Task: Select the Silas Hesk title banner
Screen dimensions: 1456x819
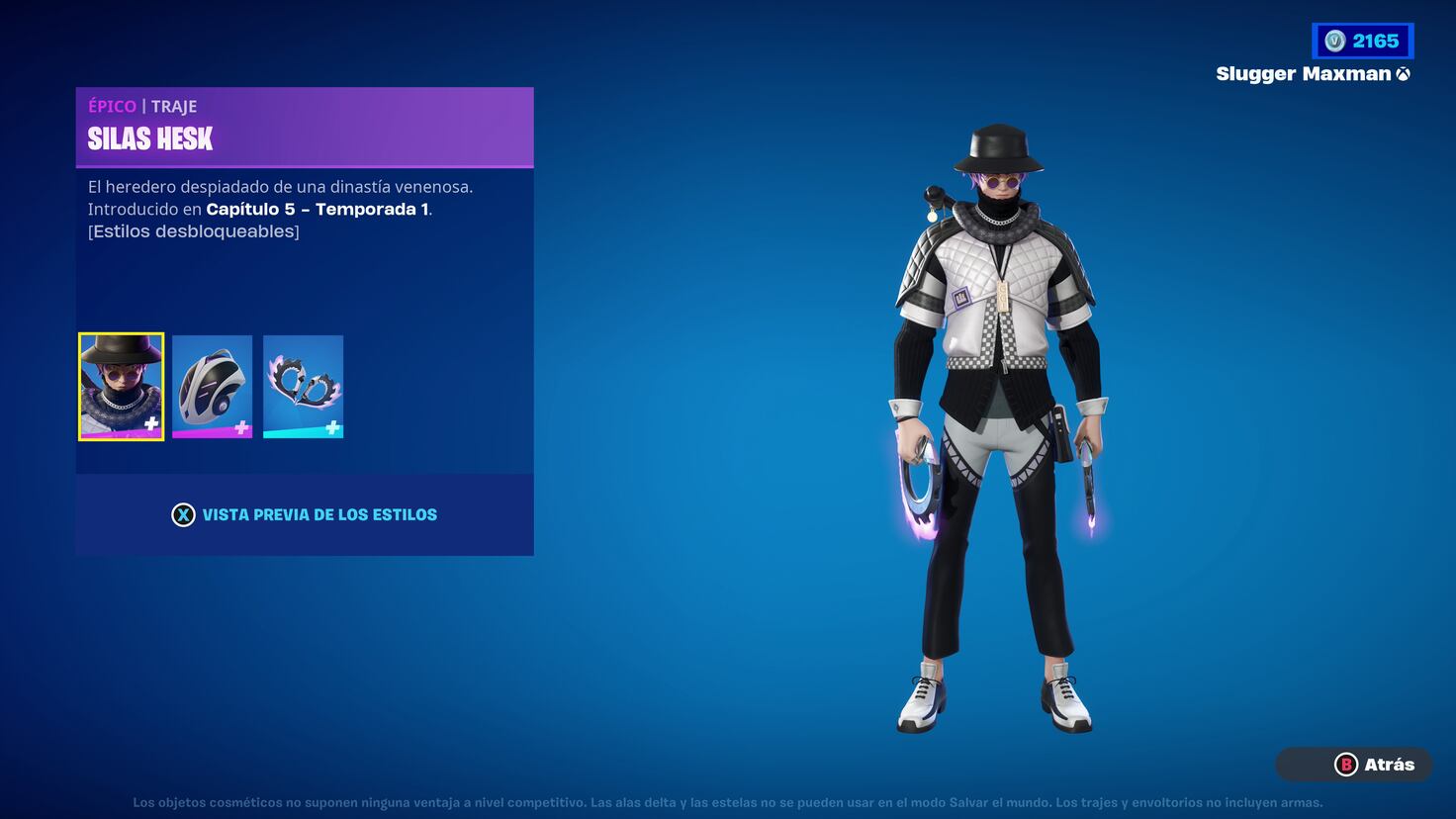Action: coord(150,139)
